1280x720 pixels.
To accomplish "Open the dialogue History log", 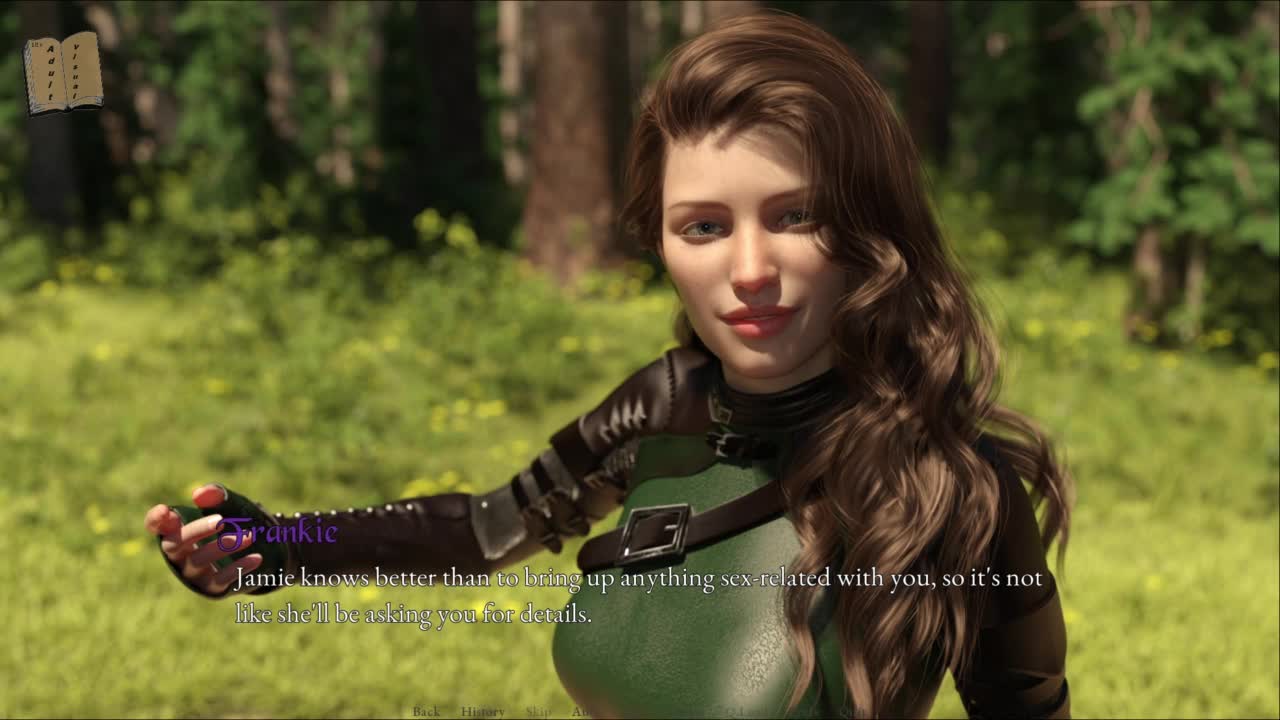I will click(483, 712).
